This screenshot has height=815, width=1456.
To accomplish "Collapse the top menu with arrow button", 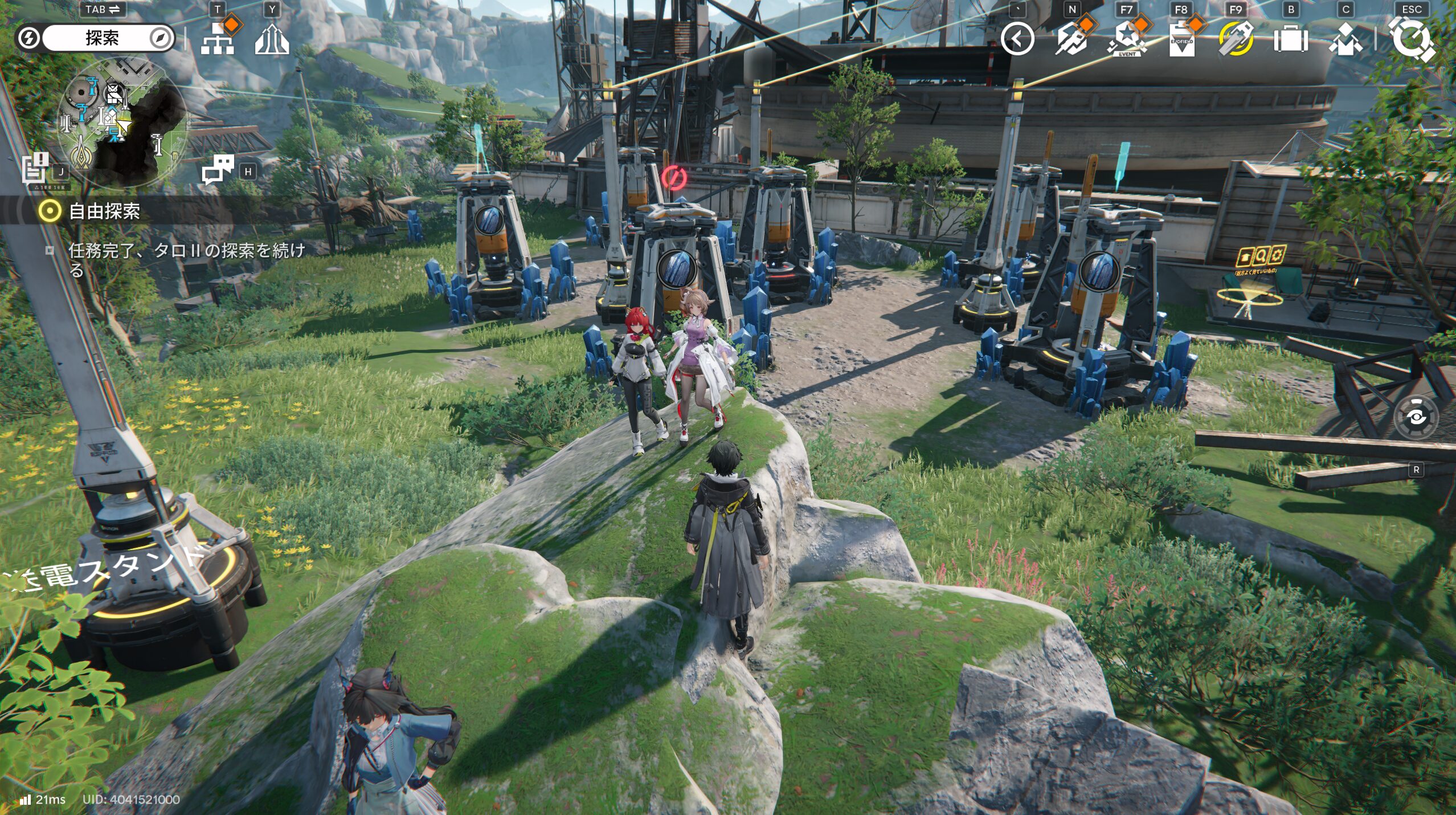I will tap(1017, 39).
